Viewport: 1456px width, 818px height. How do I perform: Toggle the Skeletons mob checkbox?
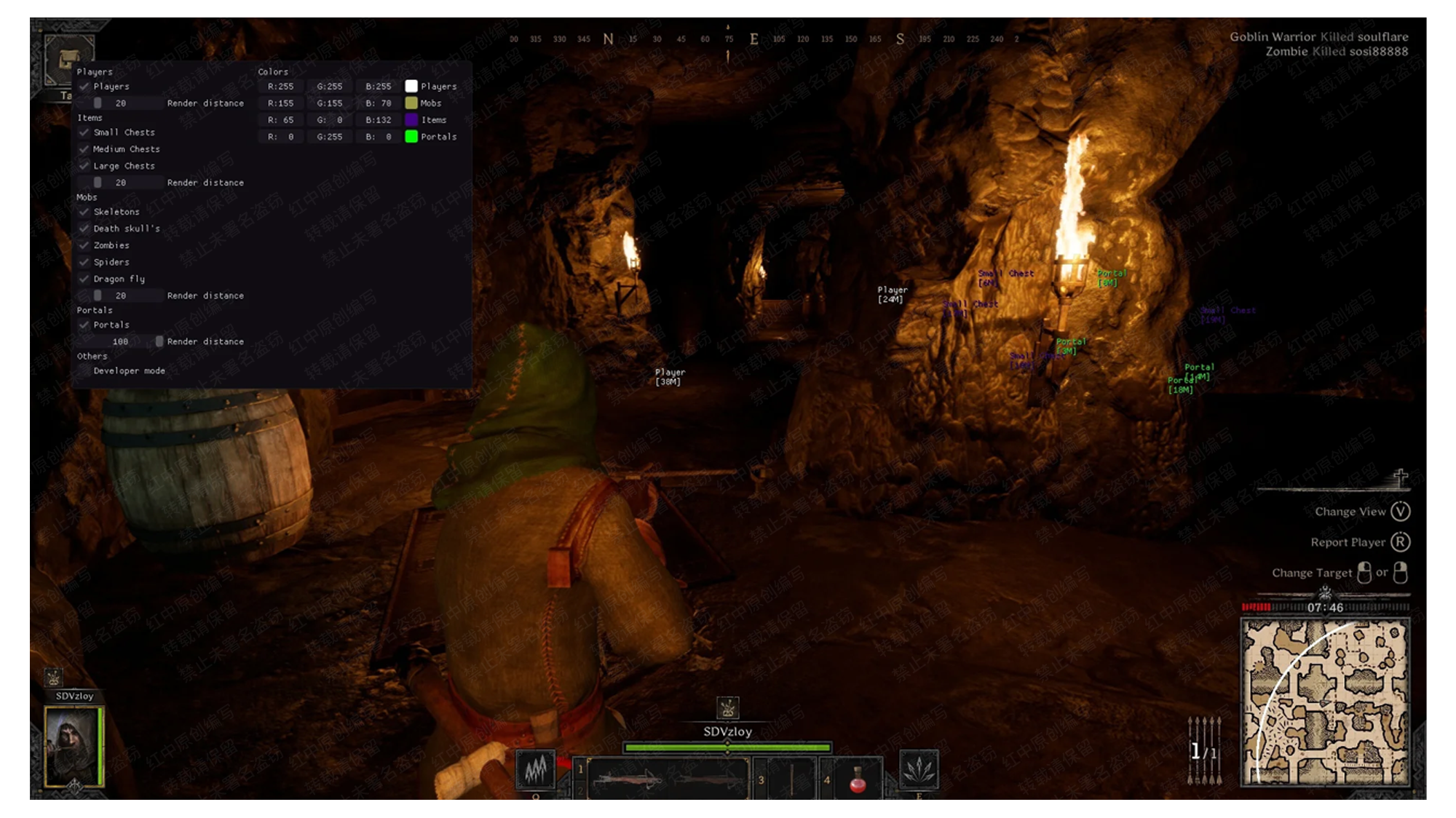84,212
